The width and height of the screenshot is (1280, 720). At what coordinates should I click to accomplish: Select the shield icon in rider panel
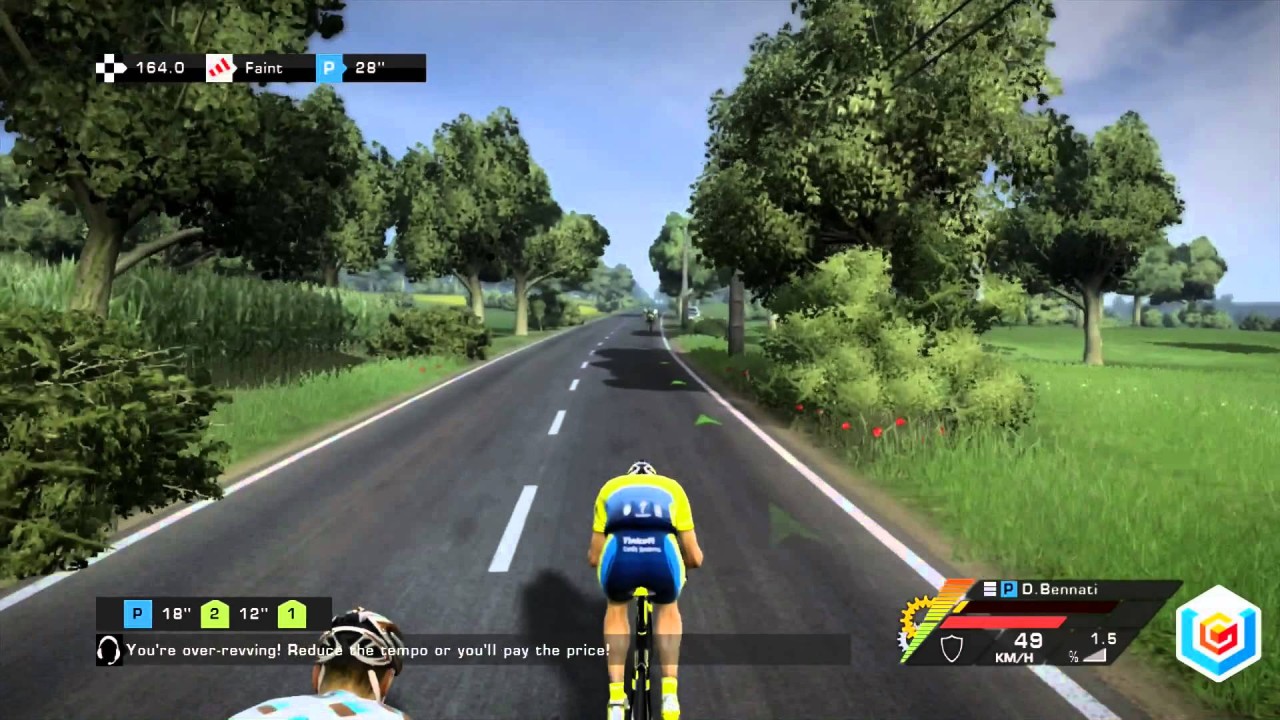tap(952, 649)
